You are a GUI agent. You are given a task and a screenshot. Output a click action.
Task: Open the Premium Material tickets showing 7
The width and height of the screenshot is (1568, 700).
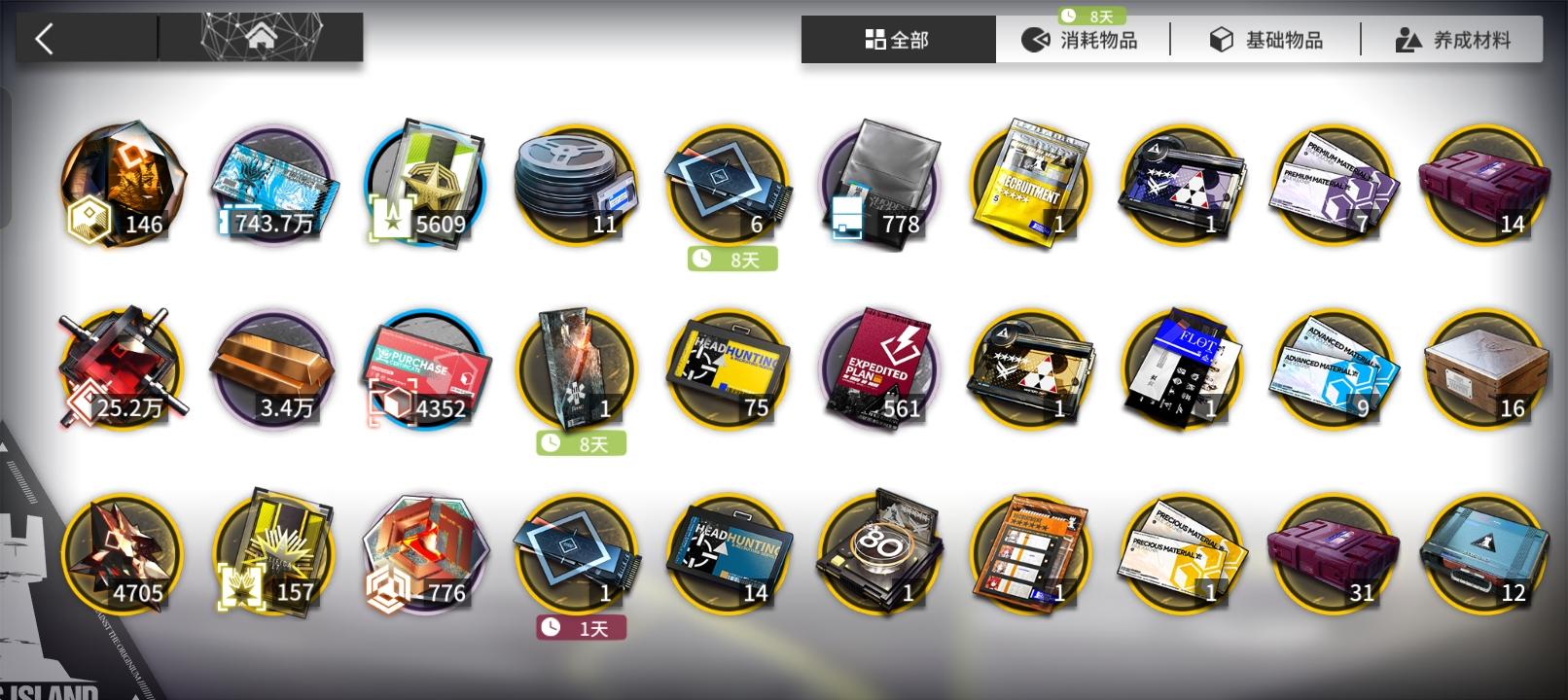[x=1333, y=185]
